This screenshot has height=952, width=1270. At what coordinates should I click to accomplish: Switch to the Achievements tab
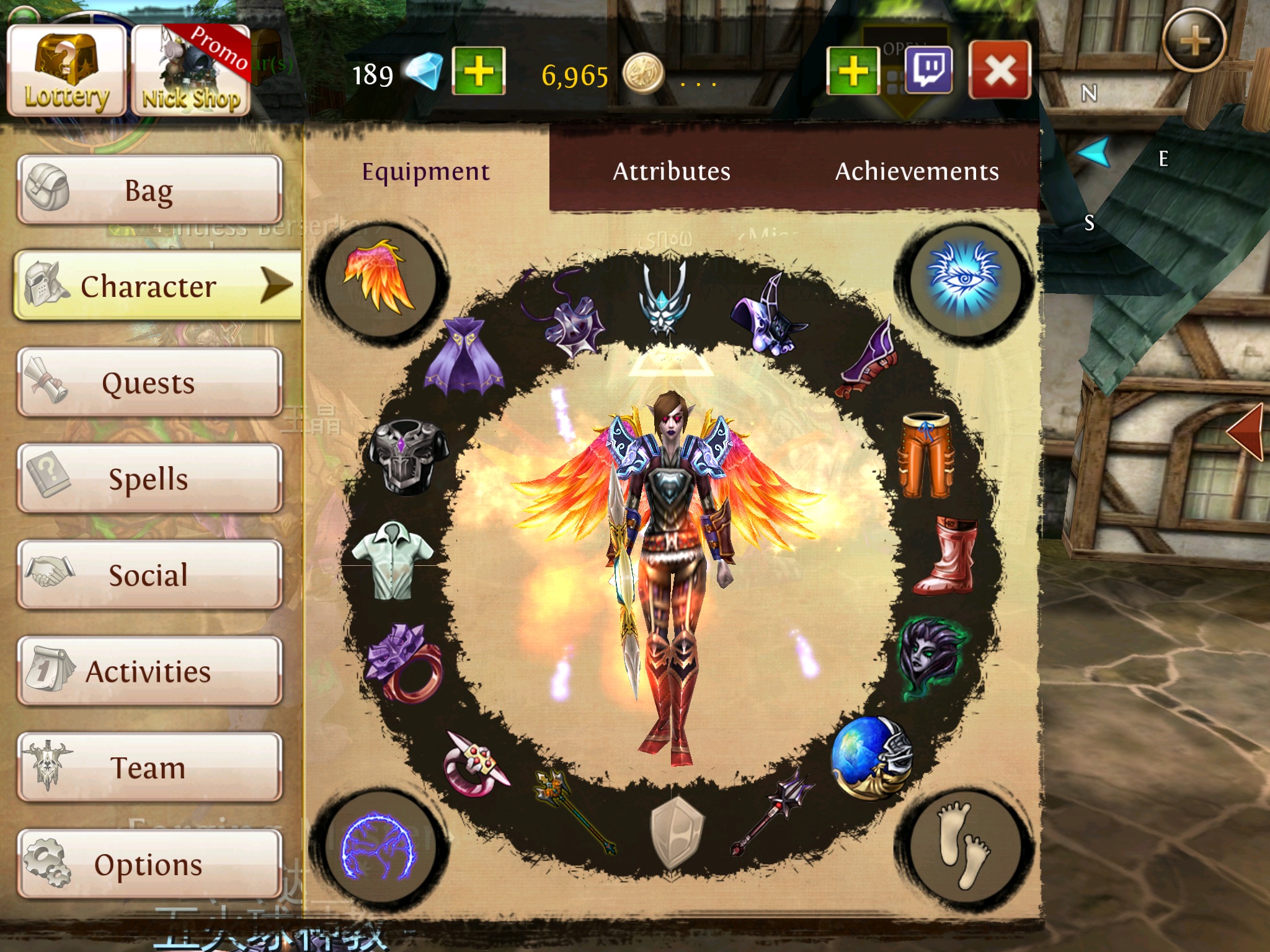(917, 171)
